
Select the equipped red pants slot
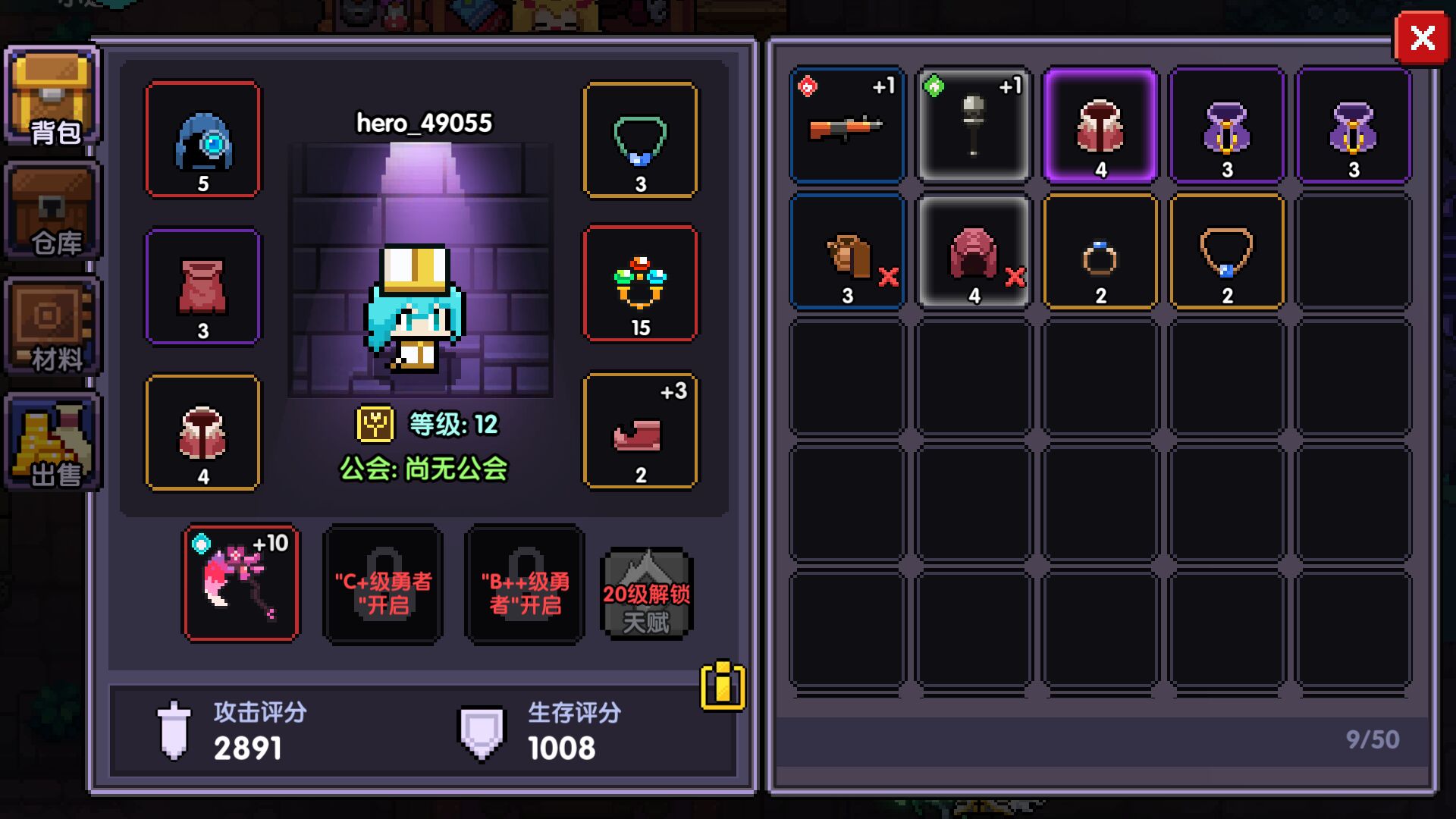202,287
